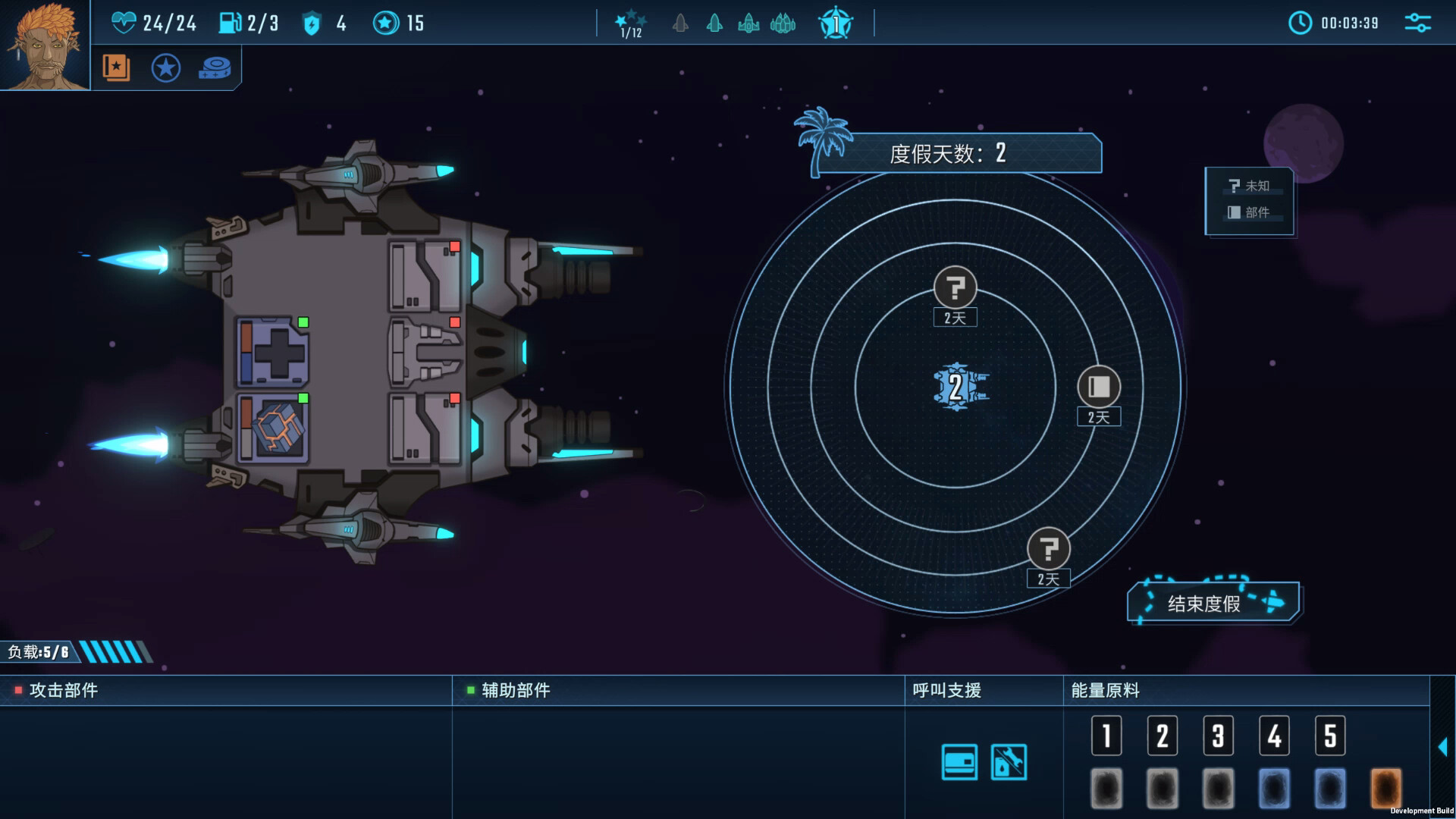Click the repair wrench support icon
The image size is (1456, 819).
[x=1008, y=763]
